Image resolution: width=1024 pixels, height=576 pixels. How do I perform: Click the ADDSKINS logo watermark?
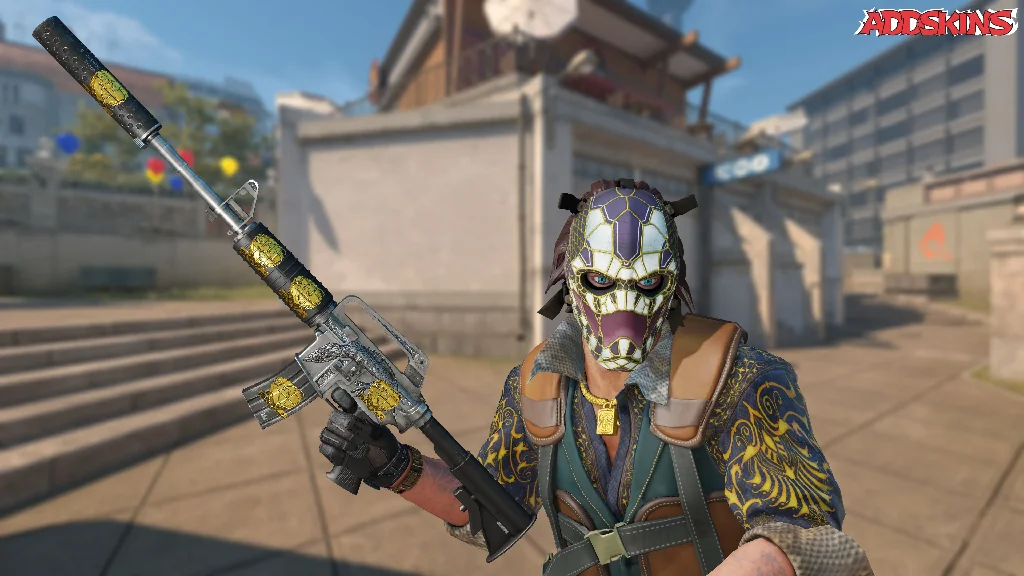(x=936, y=23)
